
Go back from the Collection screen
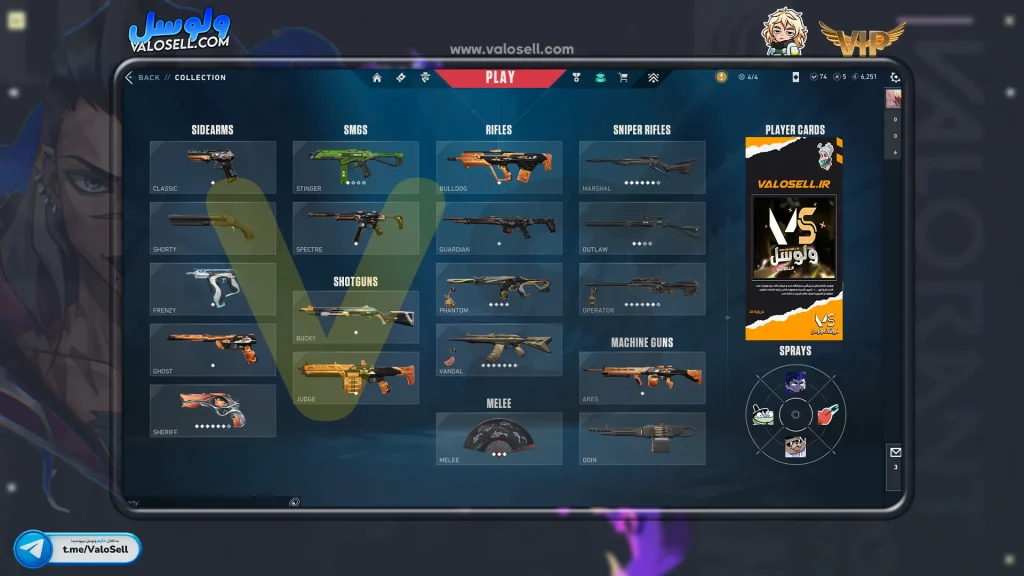pos(142,78)
